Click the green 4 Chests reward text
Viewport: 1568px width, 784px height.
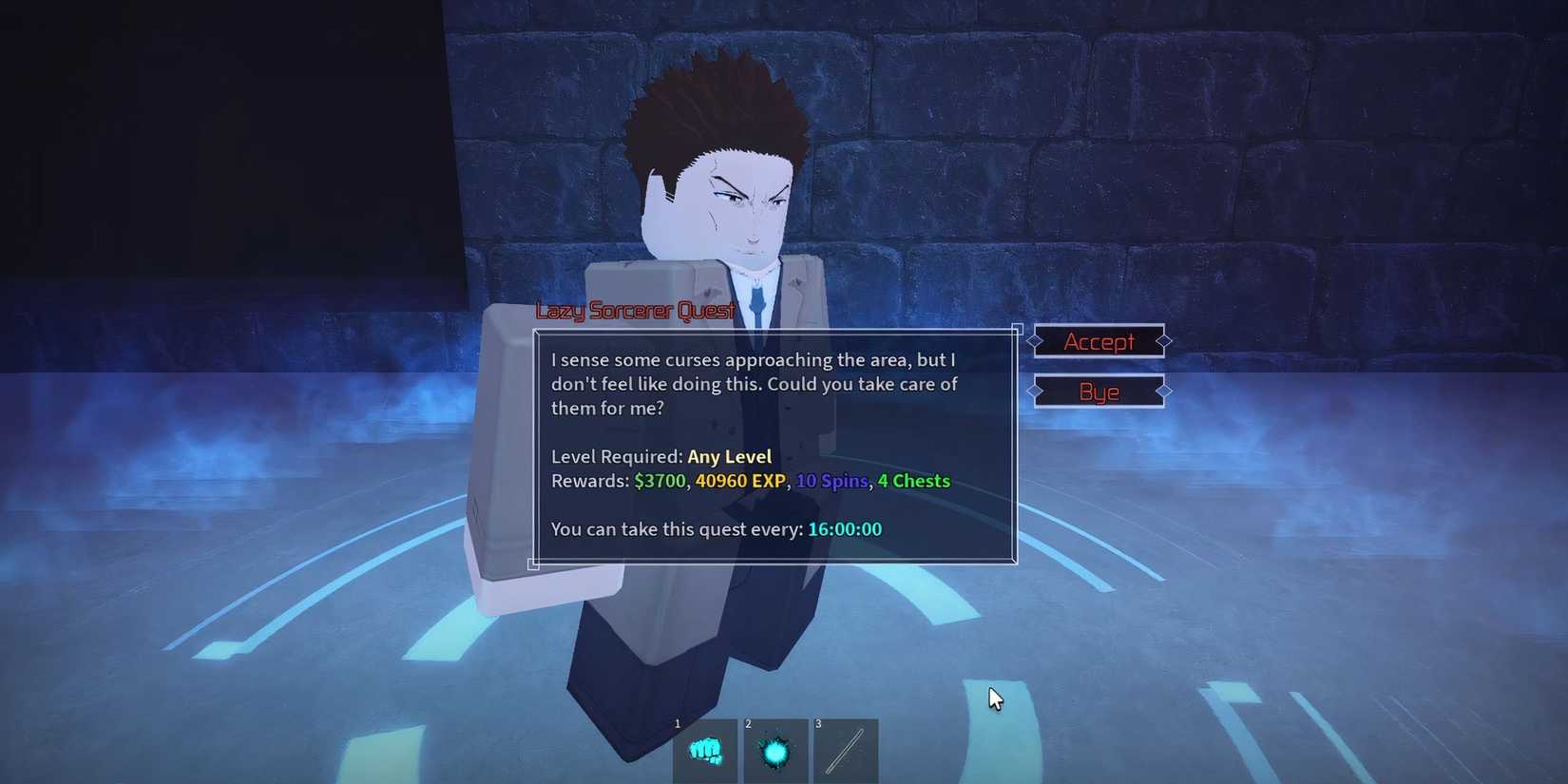913,481
